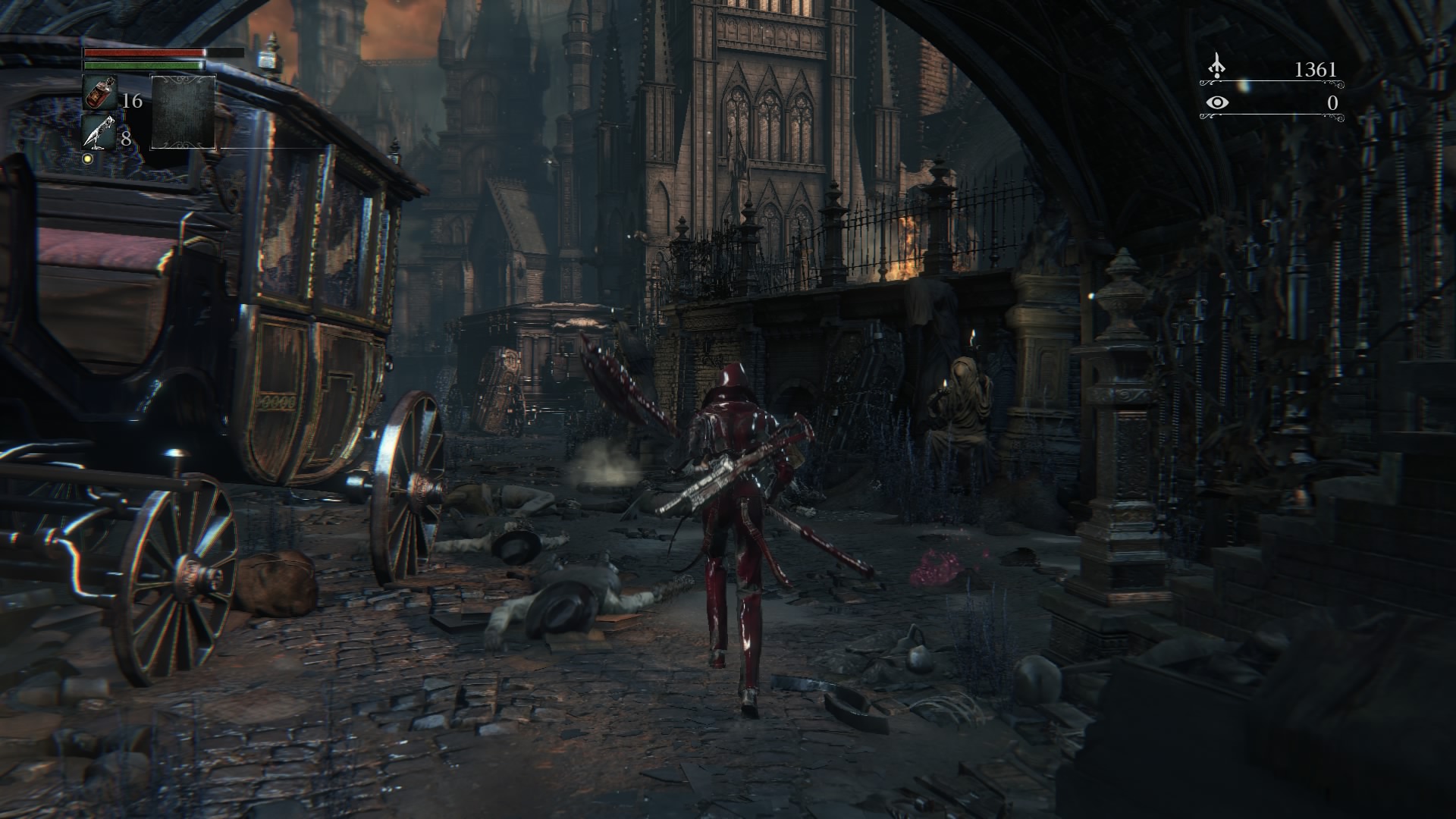Click the Blood Echoes symbol icon
Image resolution: width=1456 pixels, height=819 pixels.
[x=1217, y=67]
